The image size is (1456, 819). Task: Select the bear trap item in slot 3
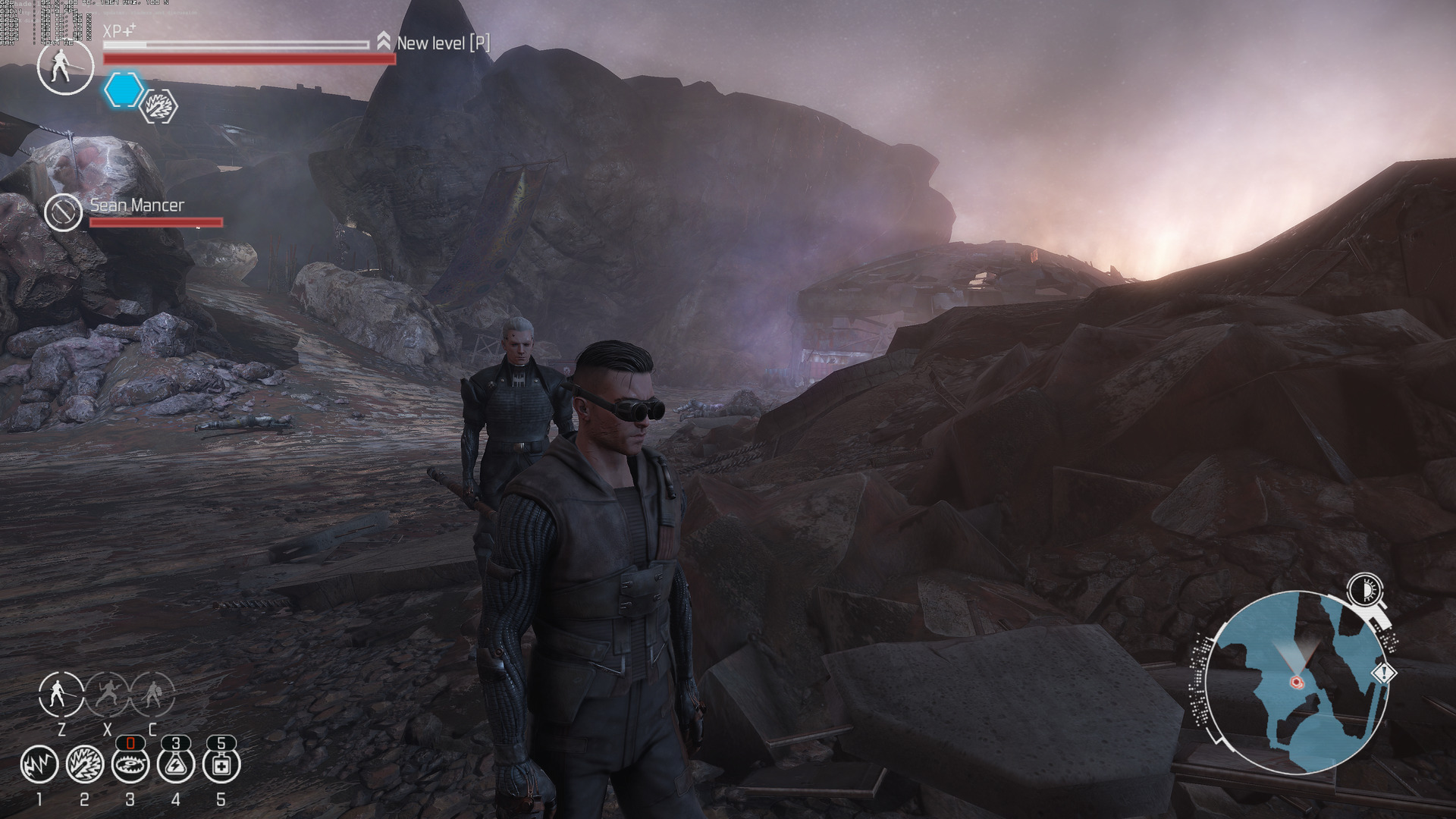(x=130, y=764)
